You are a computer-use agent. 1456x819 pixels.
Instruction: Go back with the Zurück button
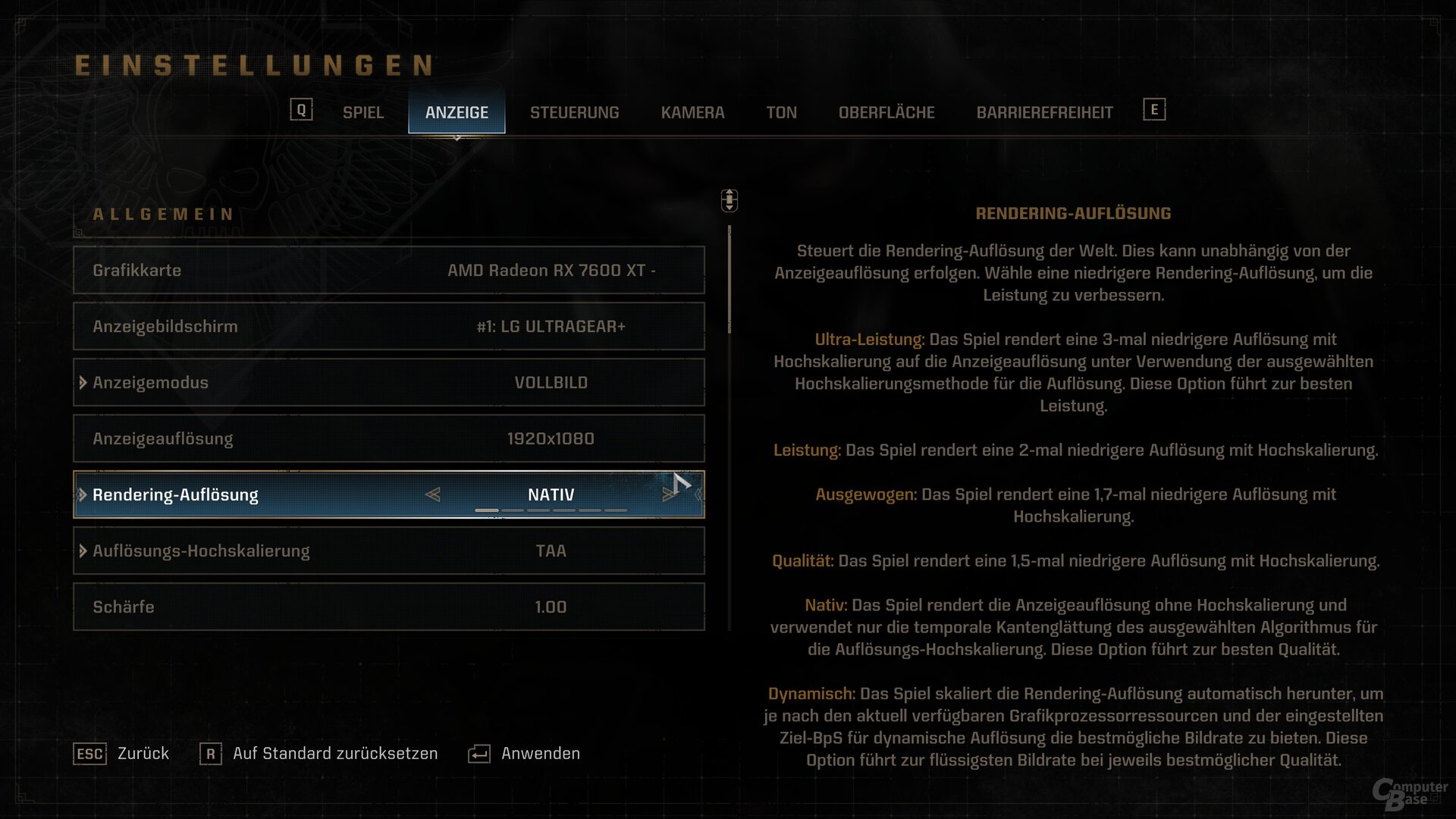122,754
